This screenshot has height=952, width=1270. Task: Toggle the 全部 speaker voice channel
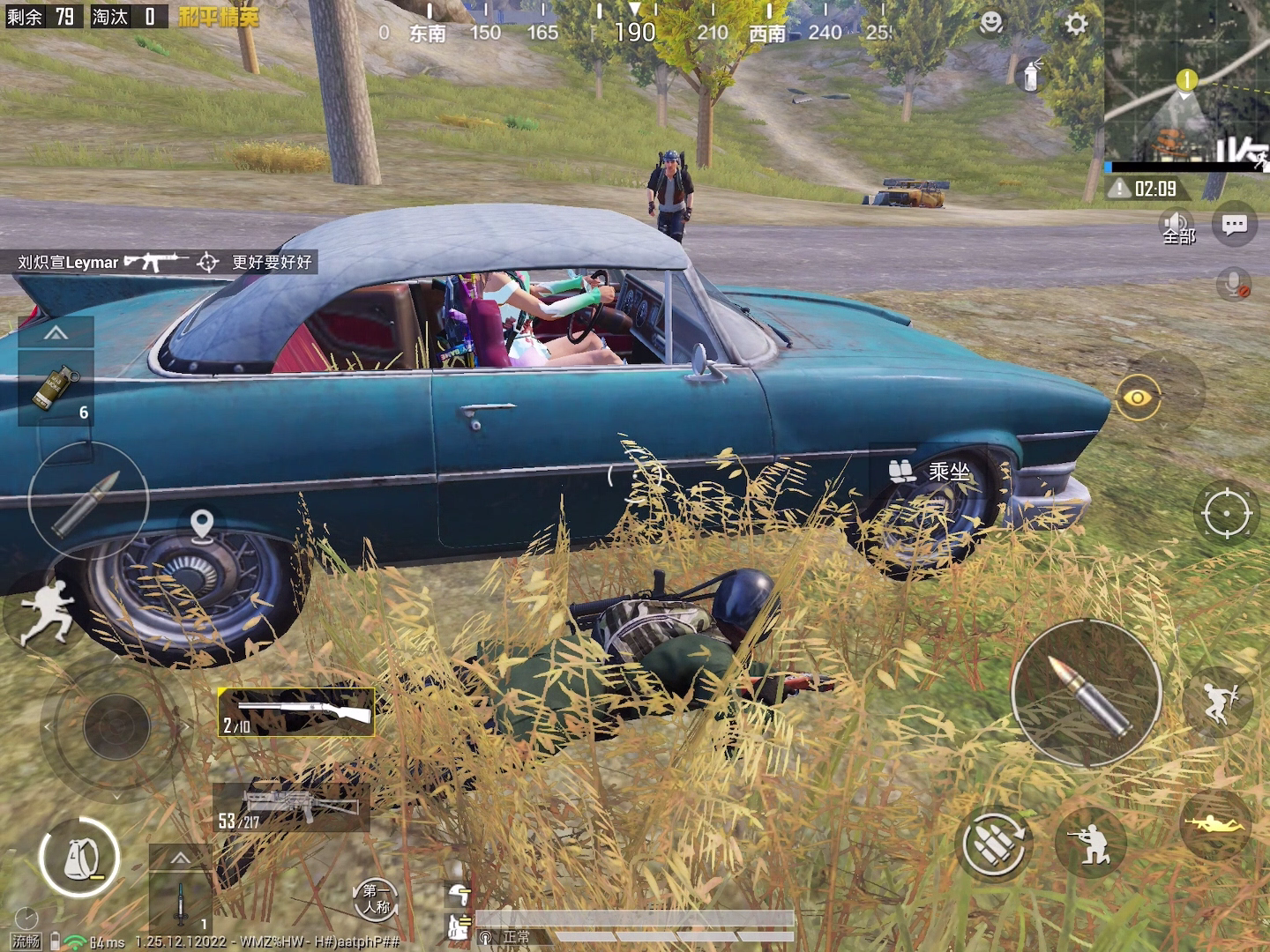tap(1177, 227)
